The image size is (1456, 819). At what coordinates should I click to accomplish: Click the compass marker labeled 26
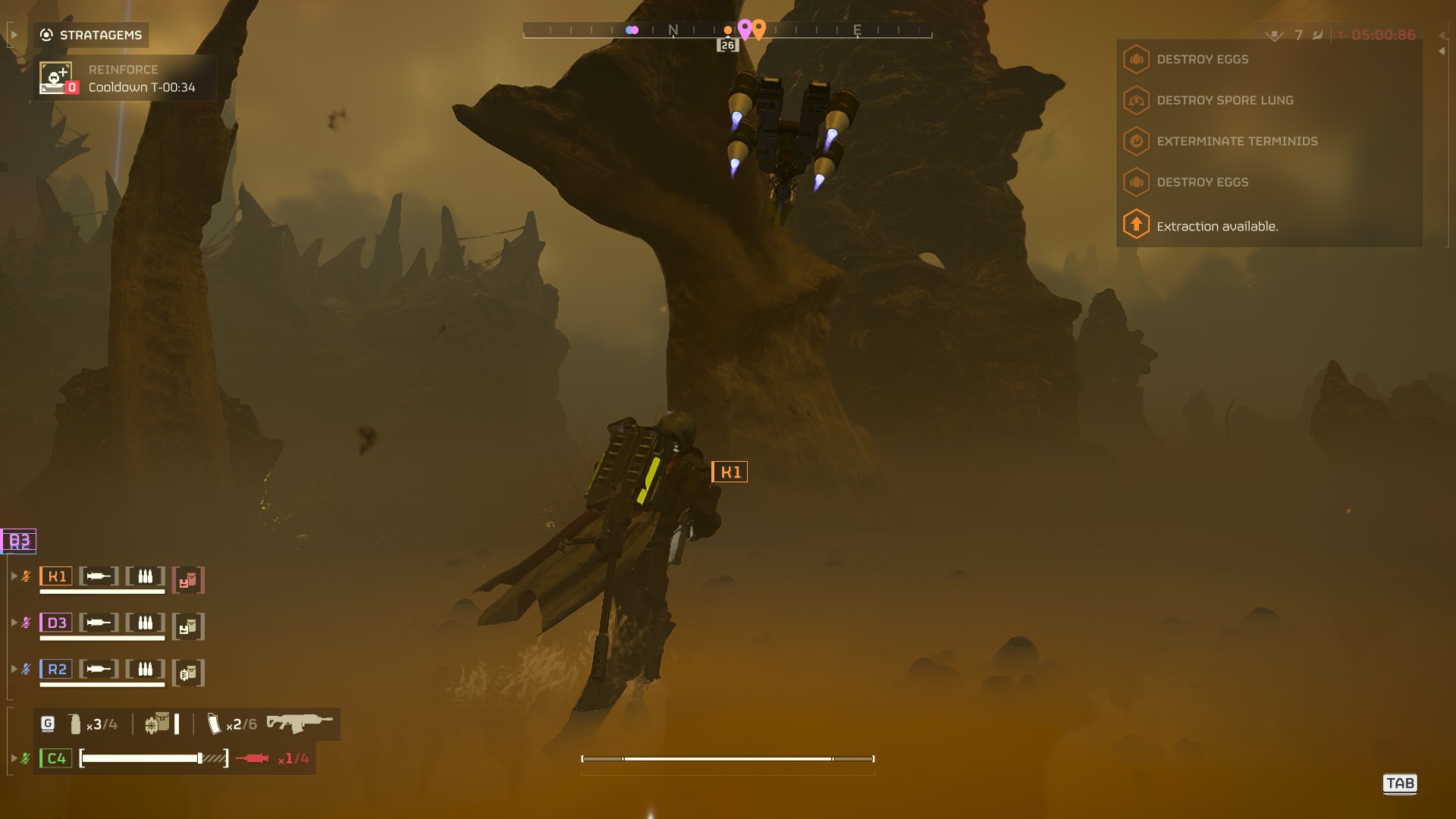727,44
